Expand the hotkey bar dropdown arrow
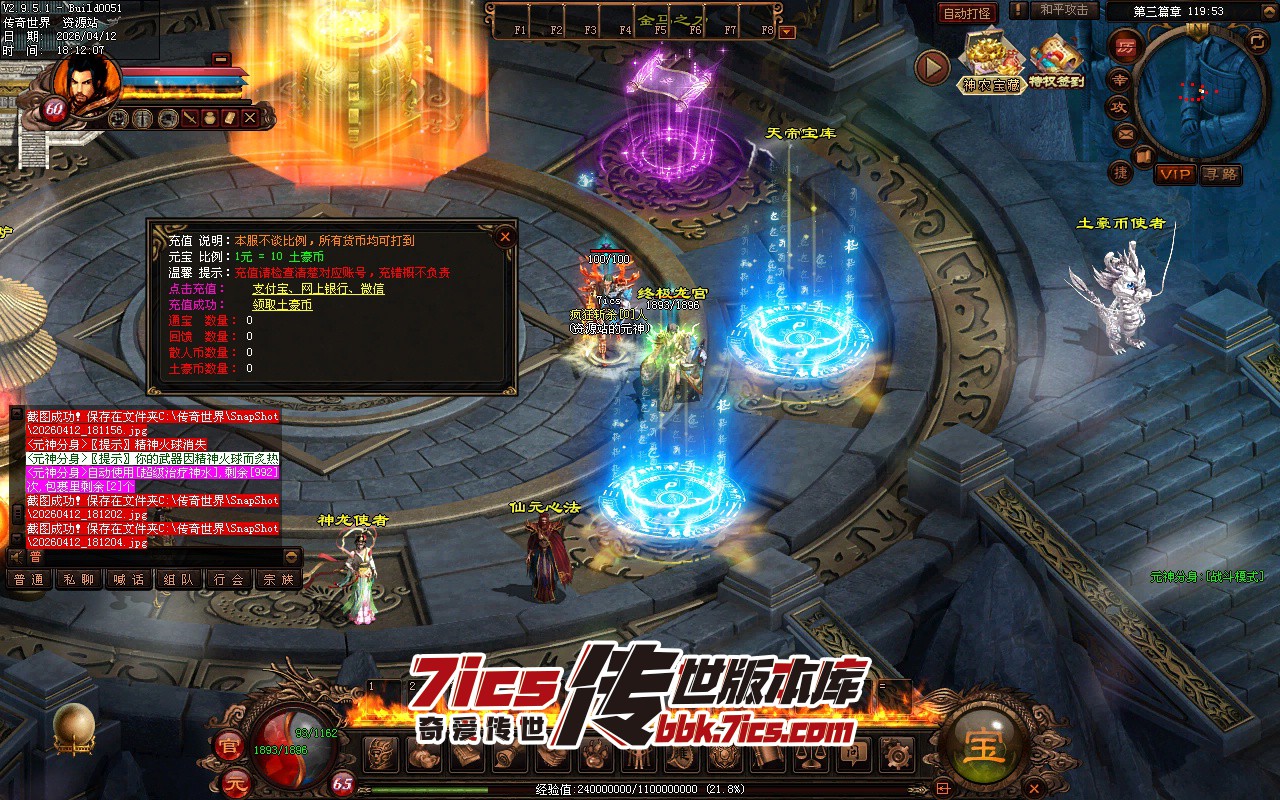Screen dimensions: 1280x800 pos(787,31)
